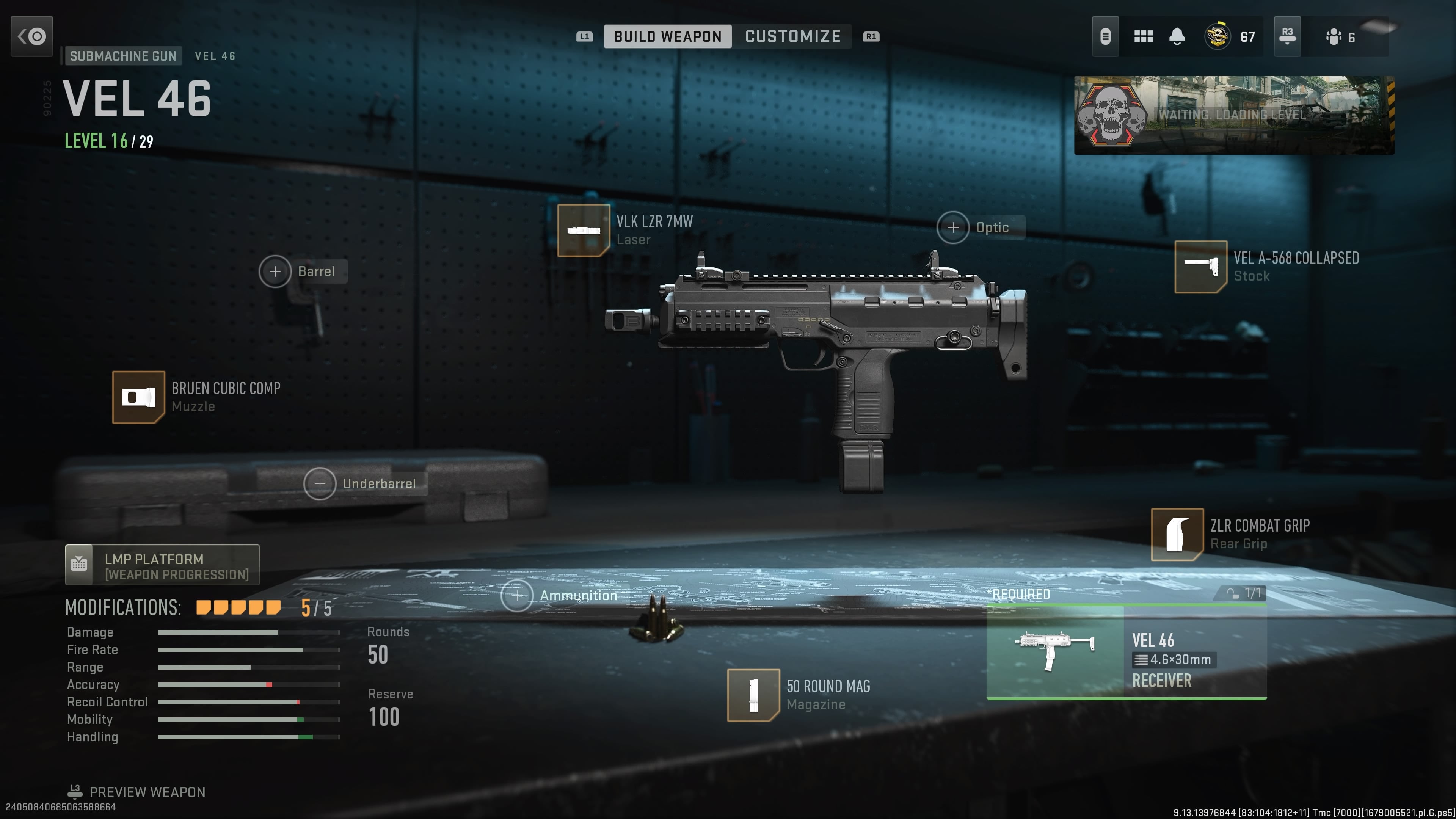This screenshot has height=819, width=1456.
Task: Open the channels grid icon in top bar
Action: pos(1144,36)
